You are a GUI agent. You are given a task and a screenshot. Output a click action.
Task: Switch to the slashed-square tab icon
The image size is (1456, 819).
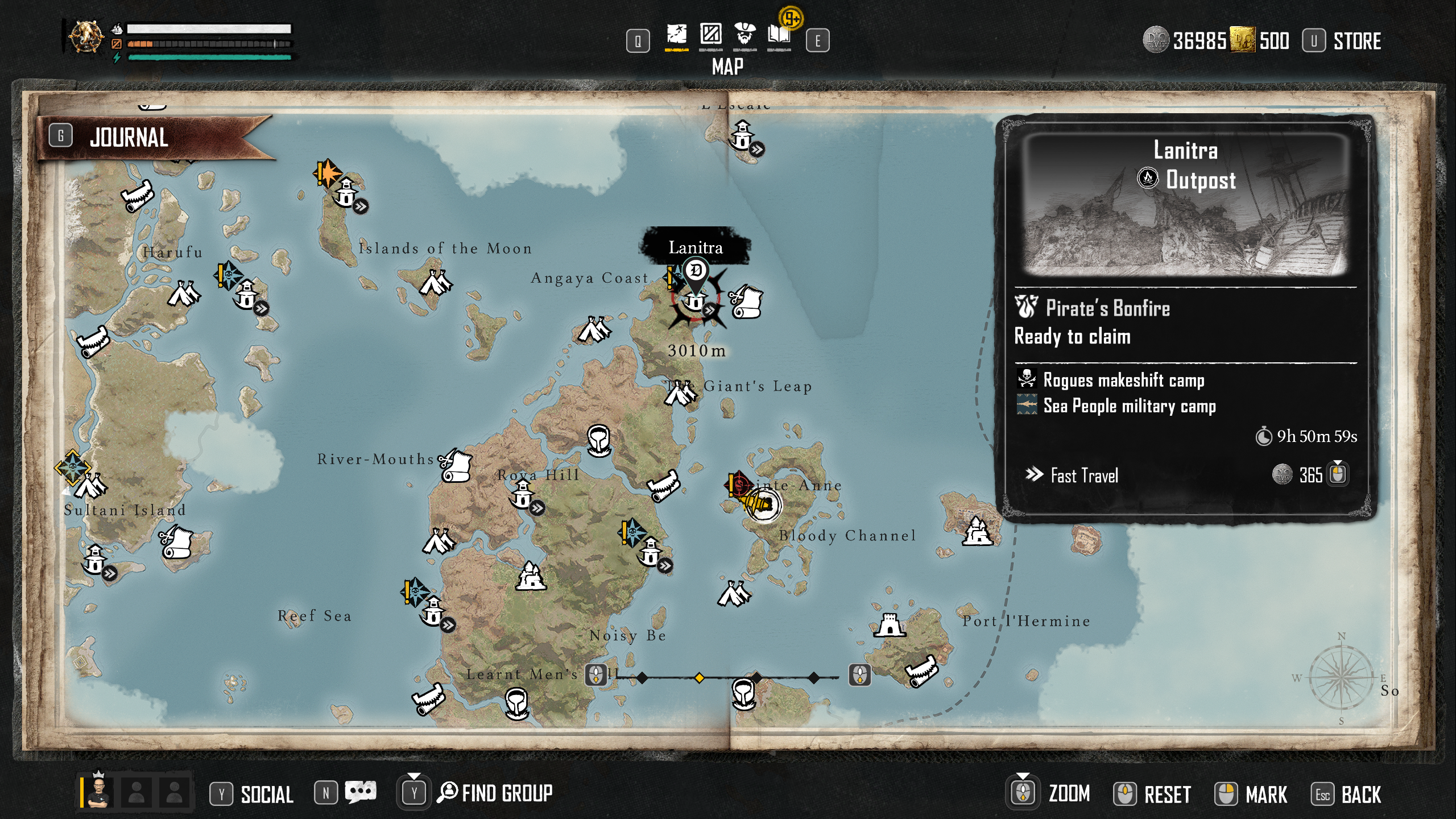710,35
